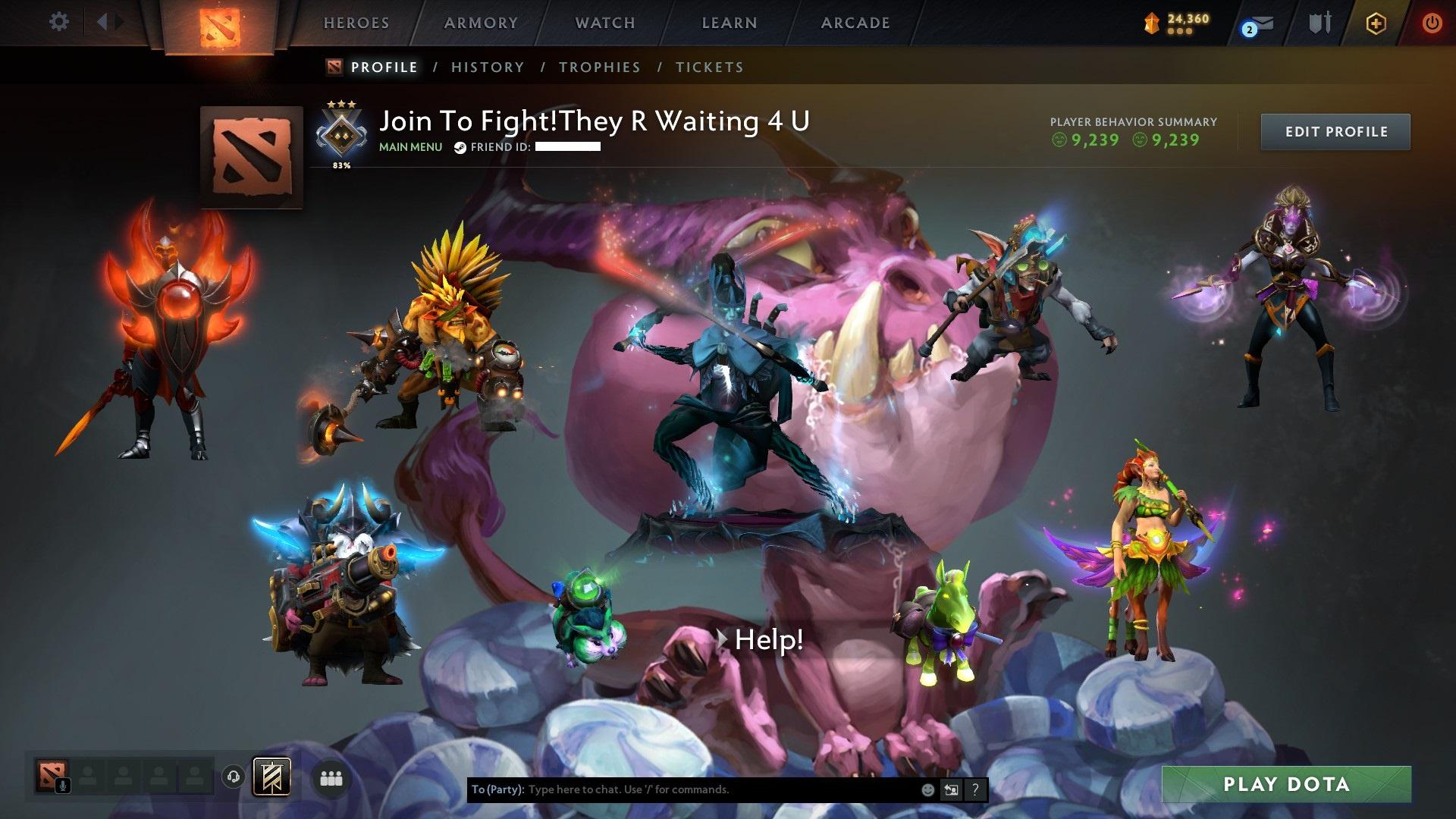
Task: Mute your microphone on your party avatar
Action: pyautogui.click(x=63, y=786)
